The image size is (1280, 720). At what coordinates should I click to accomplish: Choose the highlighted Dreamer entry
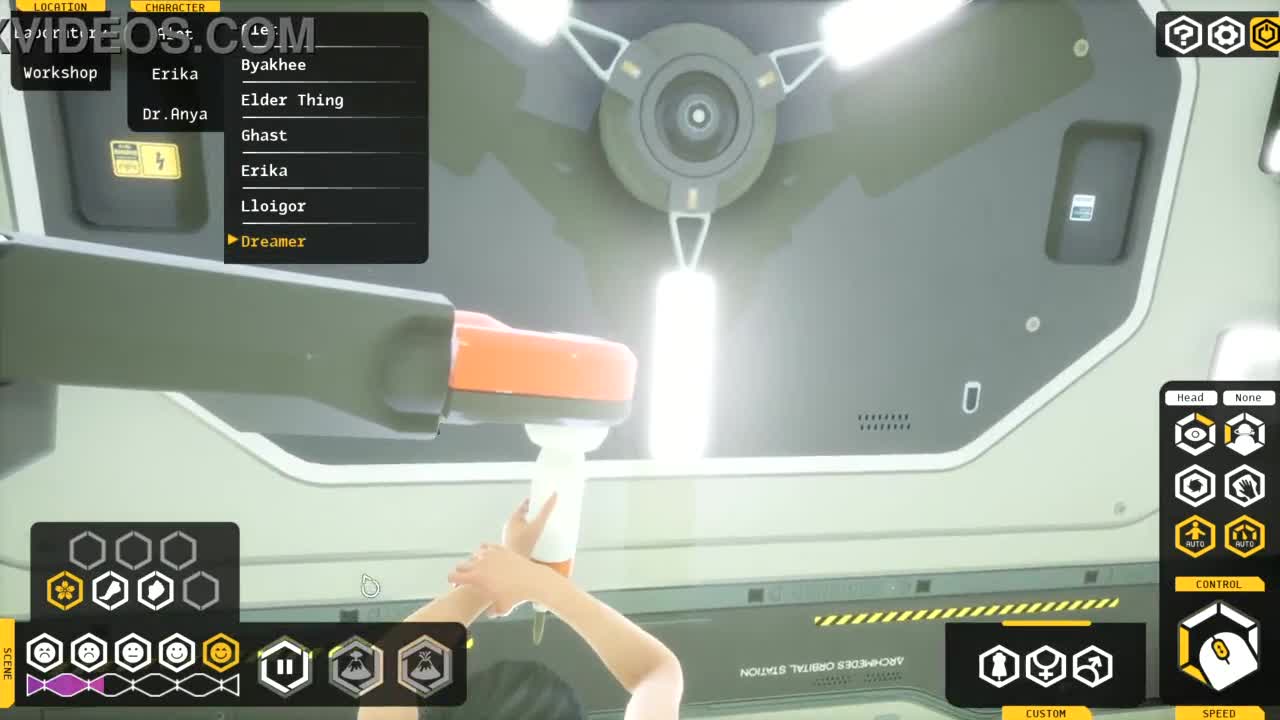[x=273, y=241]
